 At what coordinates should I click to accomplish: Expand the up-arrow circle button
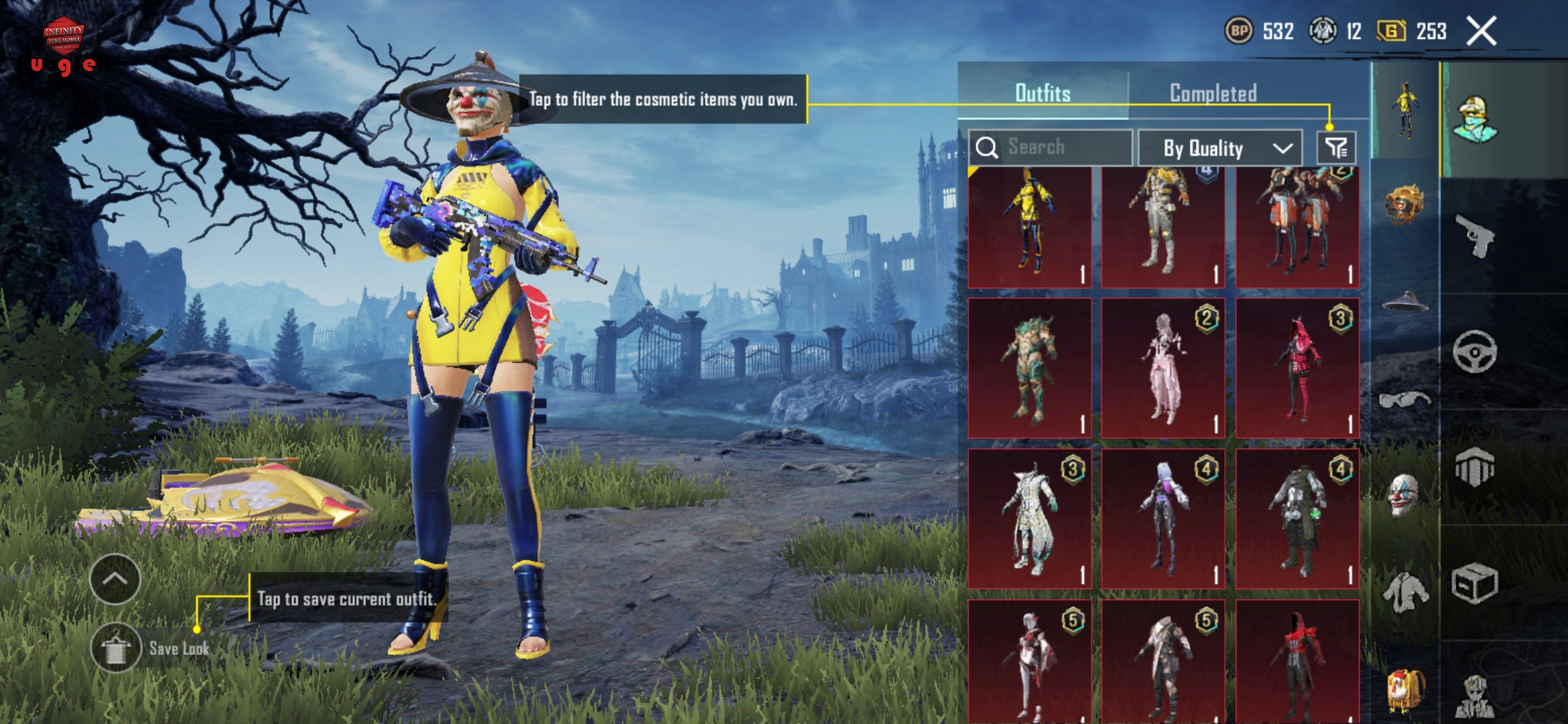point(115,579)
